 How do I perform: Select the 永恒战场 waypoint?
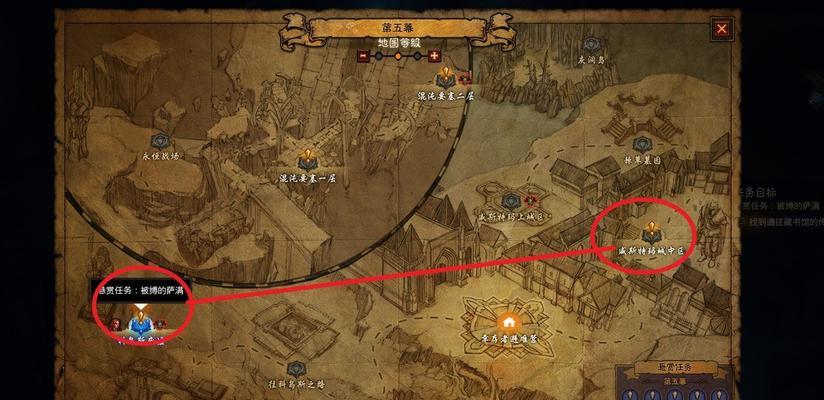159,142
